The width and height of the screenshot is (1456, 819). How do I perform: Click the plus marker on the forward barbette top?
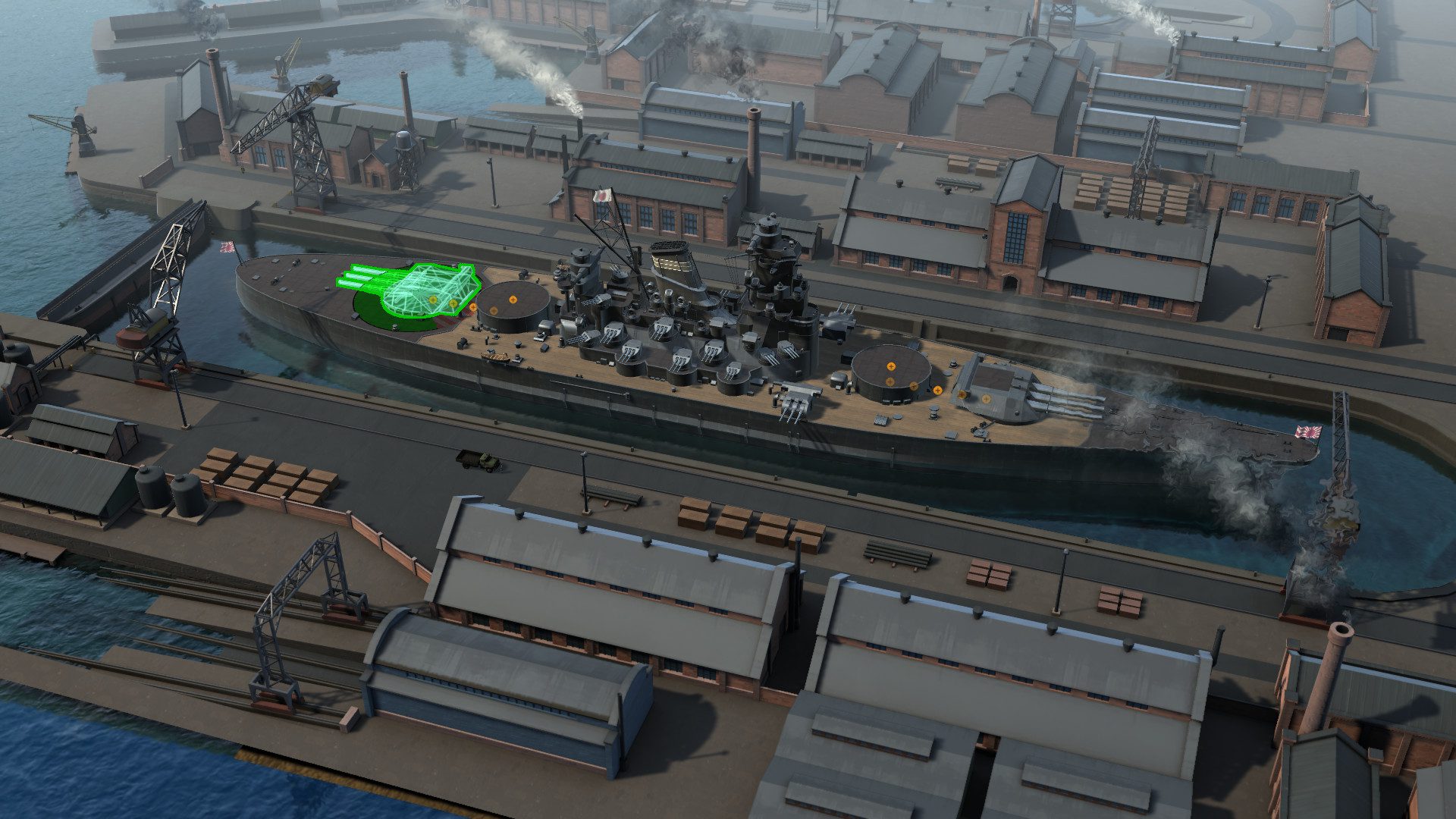coord(513,300)
